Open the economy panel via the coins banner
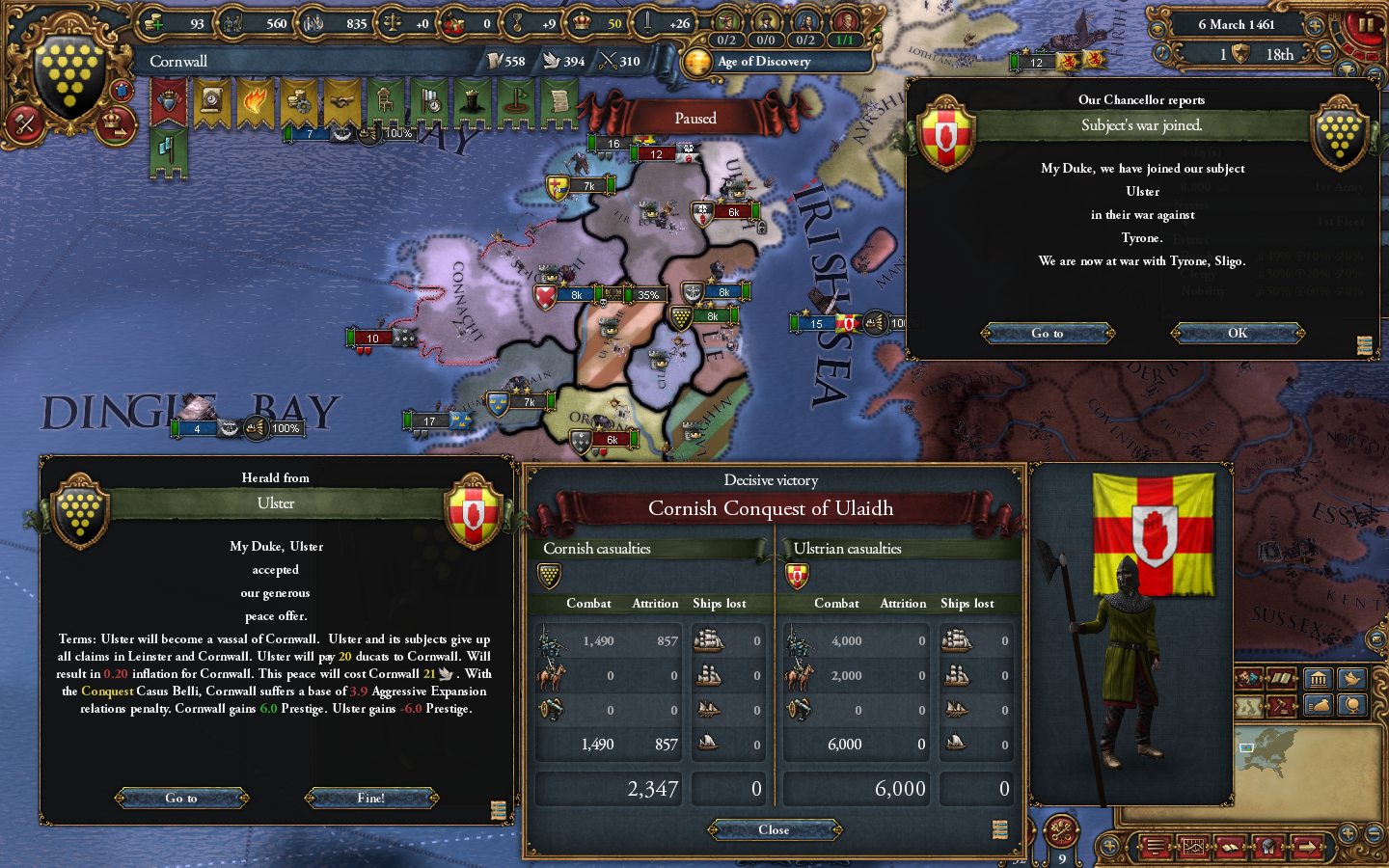The image size is (1389, 868). [299, 99]
